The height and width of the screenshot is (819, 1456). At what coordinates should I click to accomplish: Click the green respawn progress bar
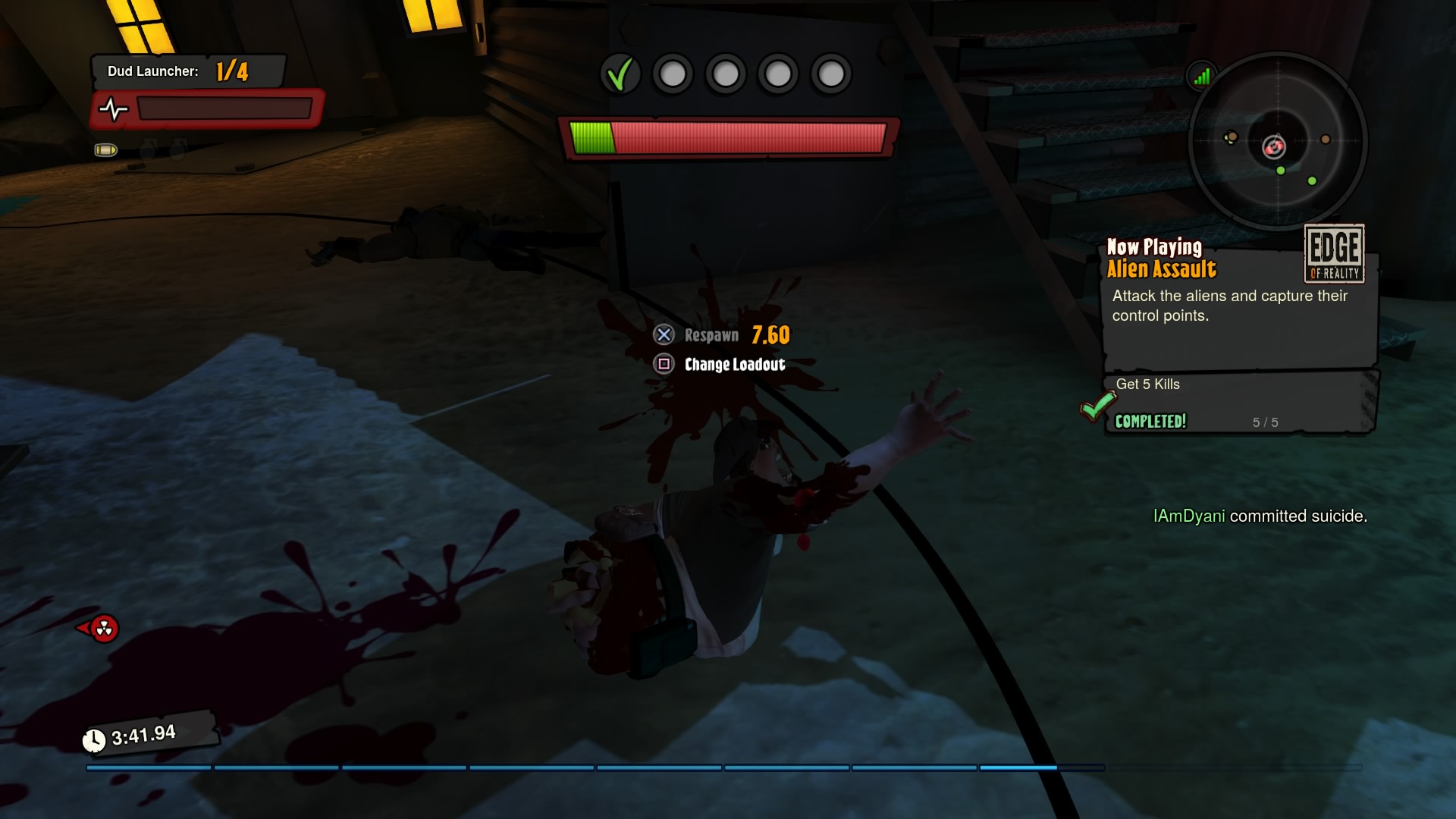click(x=591, y=137)
